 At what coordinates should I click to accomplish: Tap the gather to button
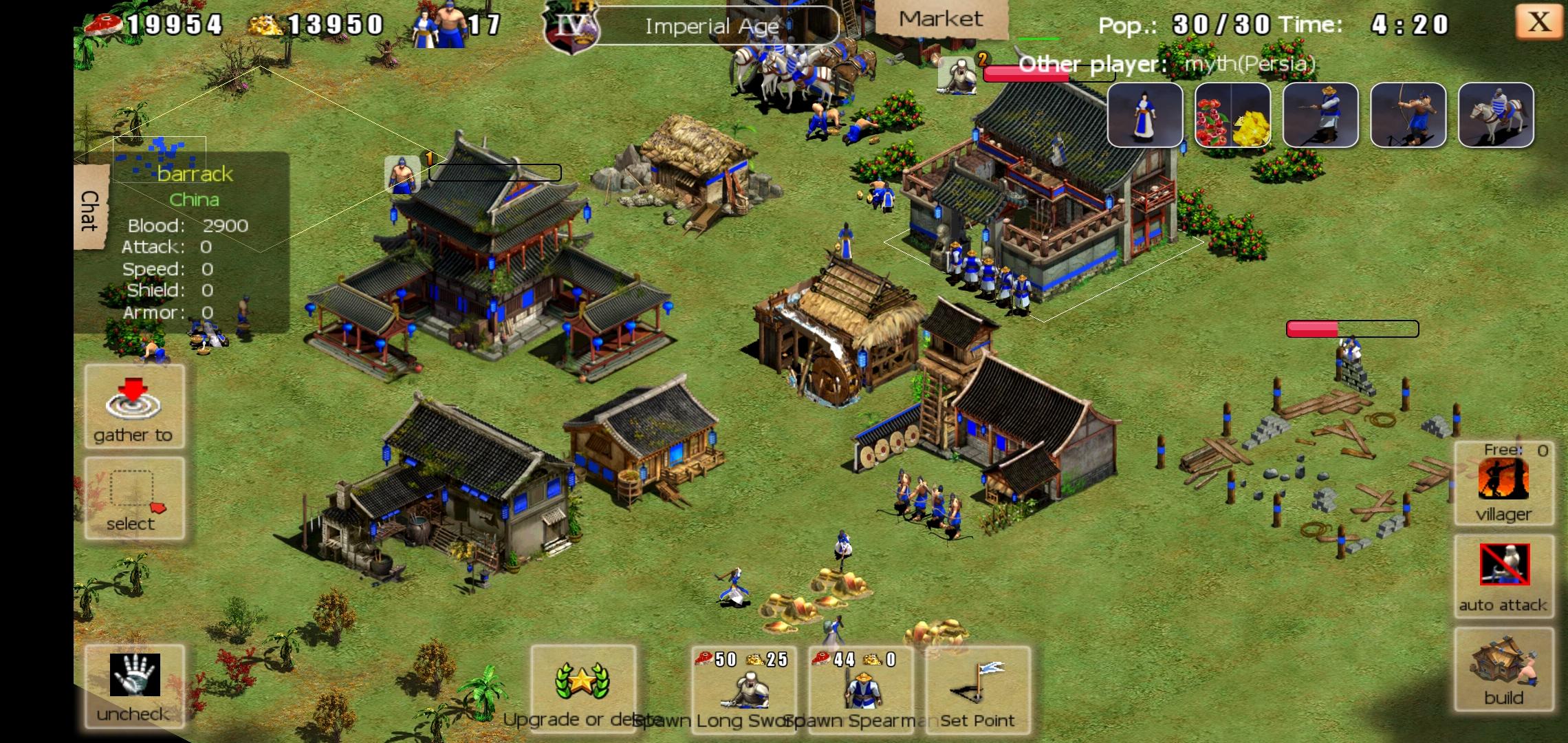[134, 407]
